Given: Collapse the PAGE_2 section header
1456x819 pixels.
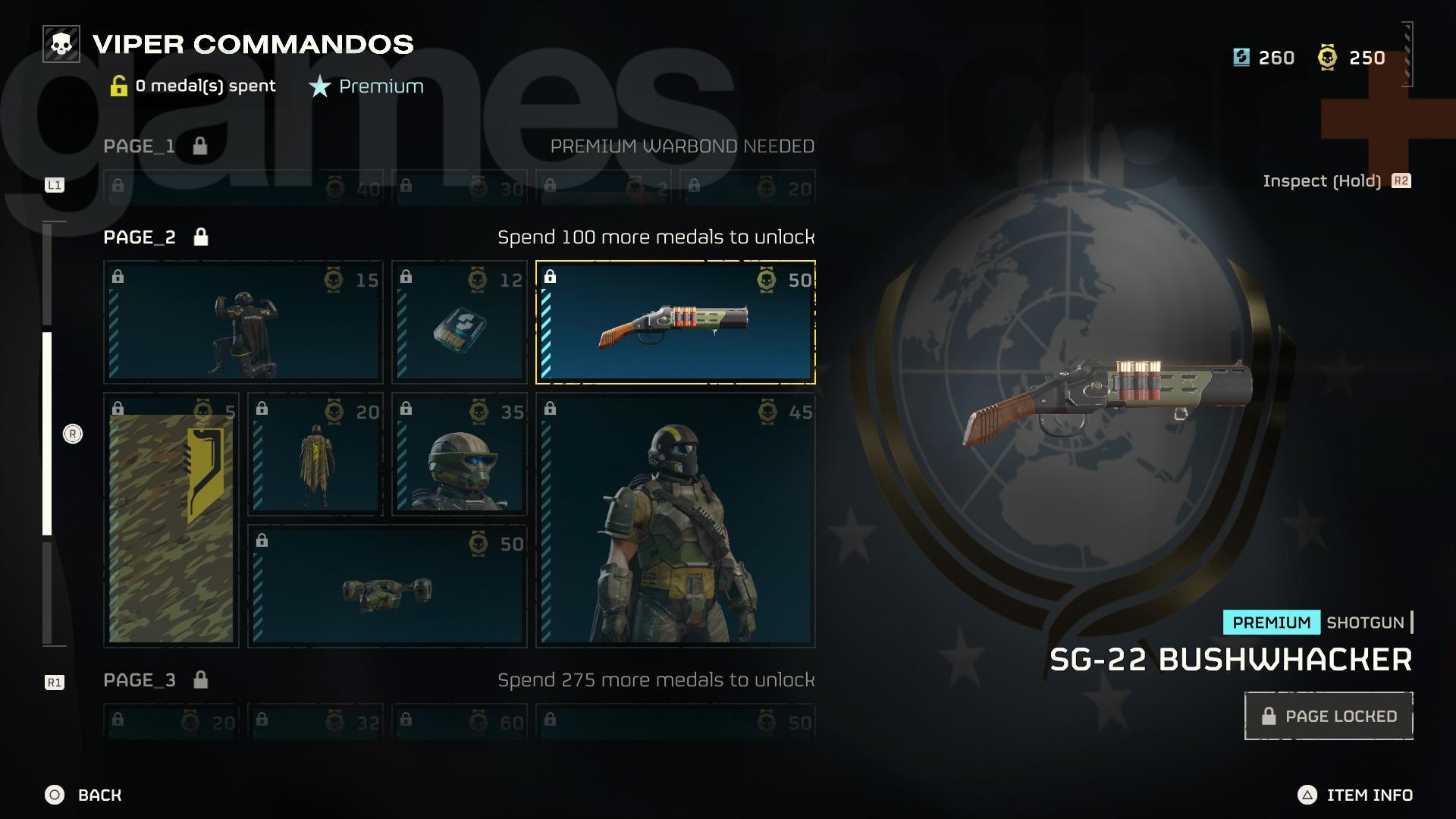Looking at the screenshot, I should click(x=137, y=237).
